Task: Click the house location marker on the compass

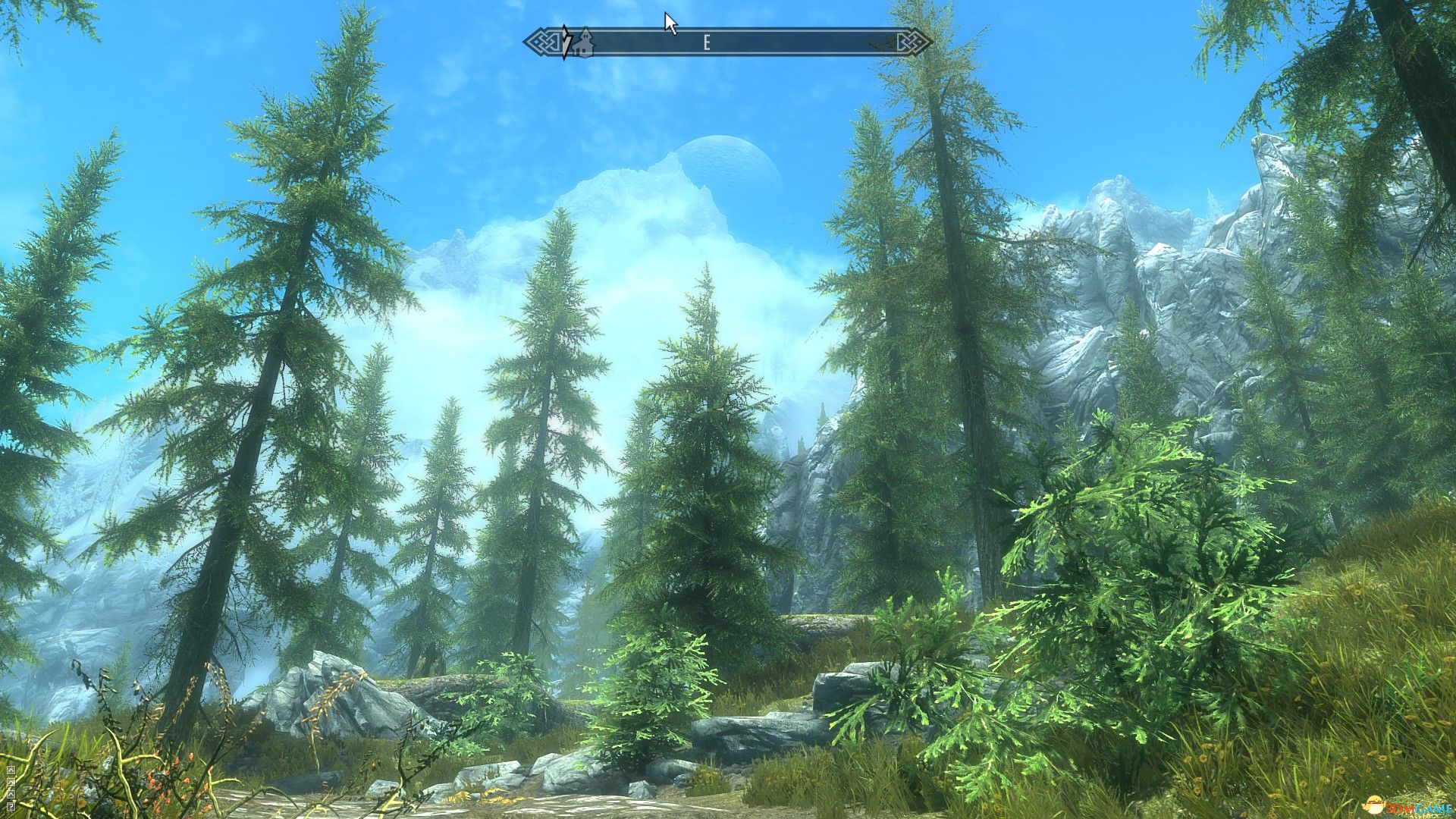Action: point(584,42)
